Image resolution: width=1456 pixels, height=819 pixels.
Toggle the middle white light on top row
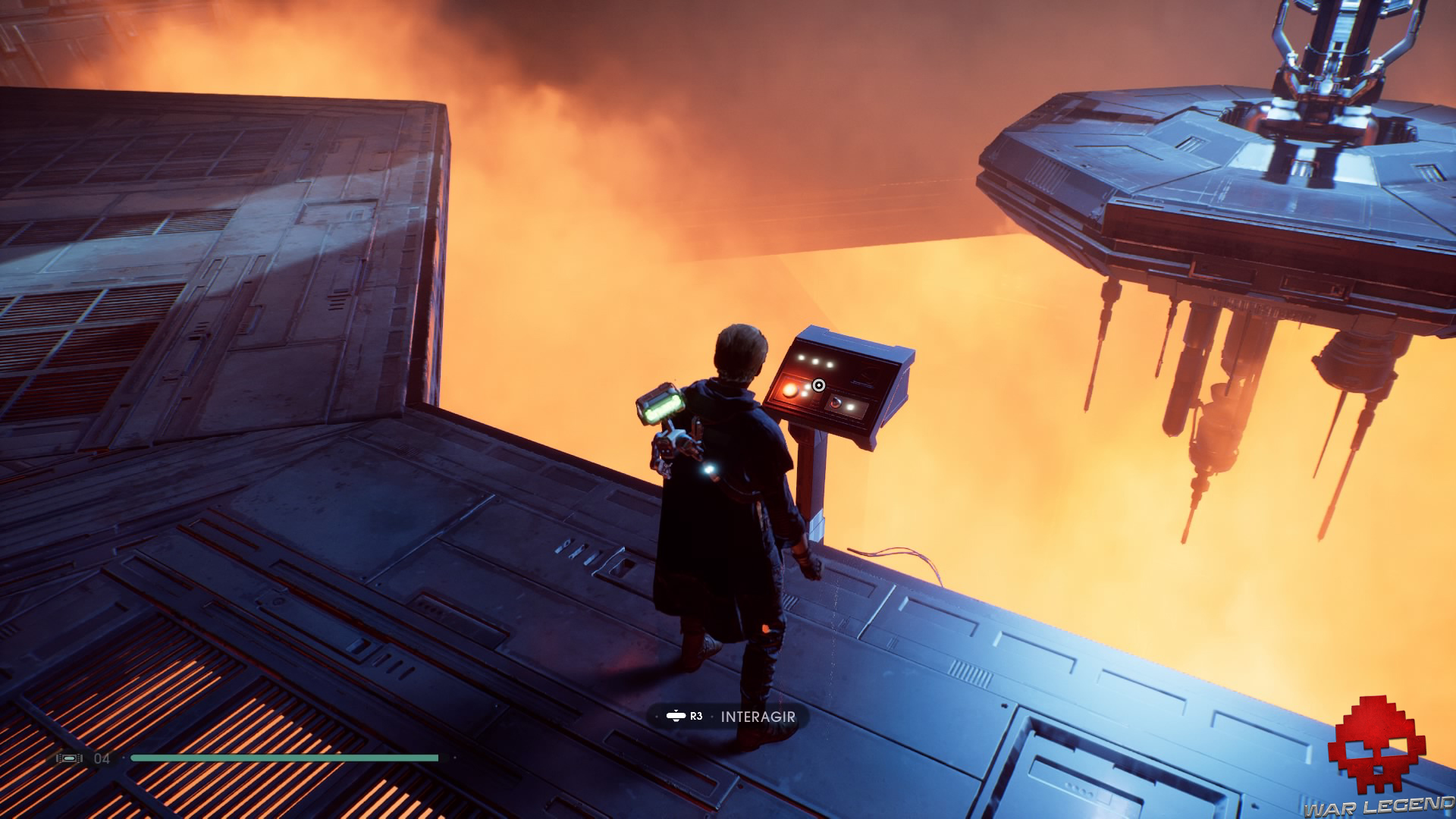pyautogui.click(x=816, y=362)
